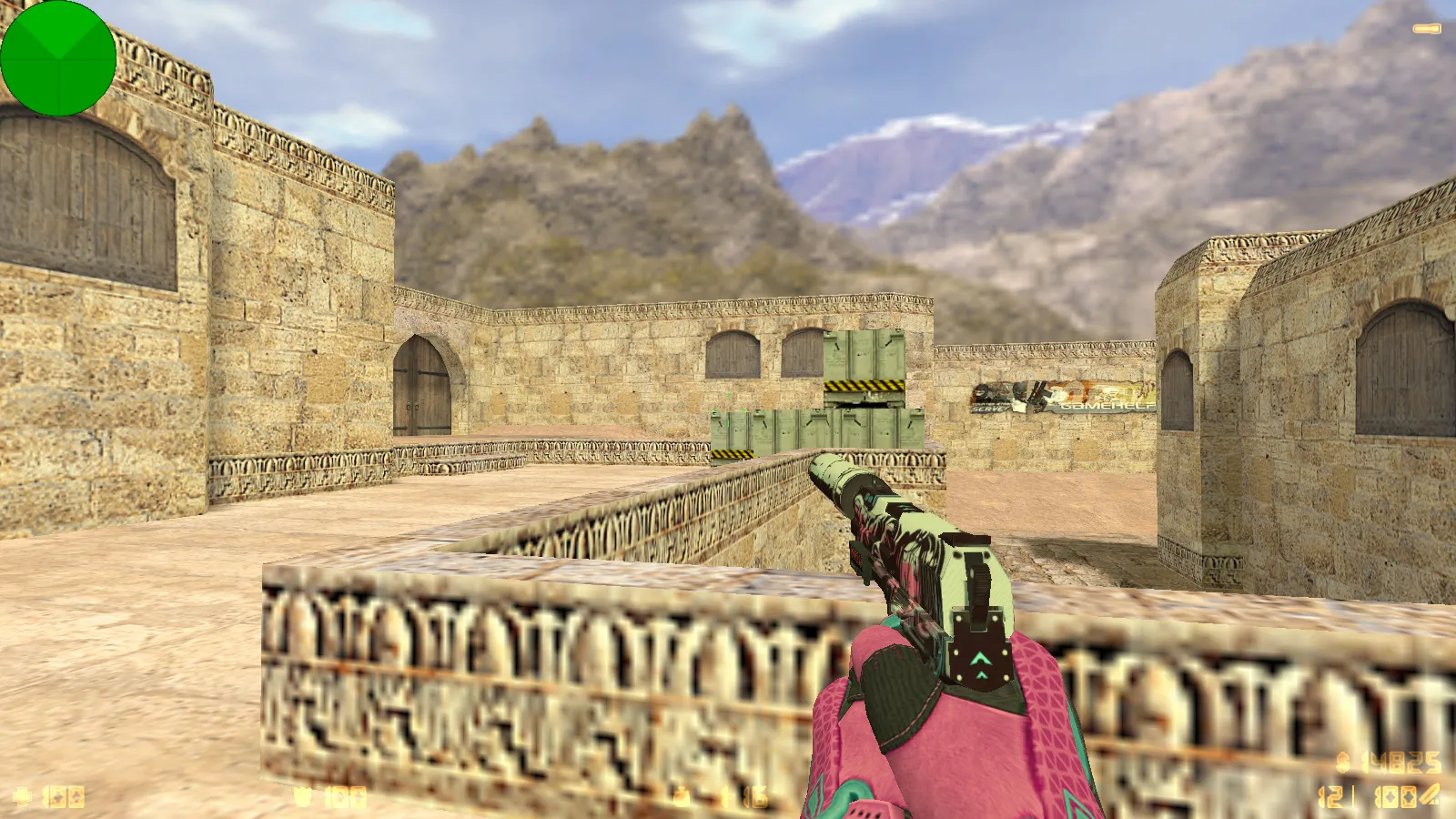Image resolution: width=1456 pixels, height=819 pixels.
Task: Select the pistol ammo bullet icon
Action: point(1431,795)
